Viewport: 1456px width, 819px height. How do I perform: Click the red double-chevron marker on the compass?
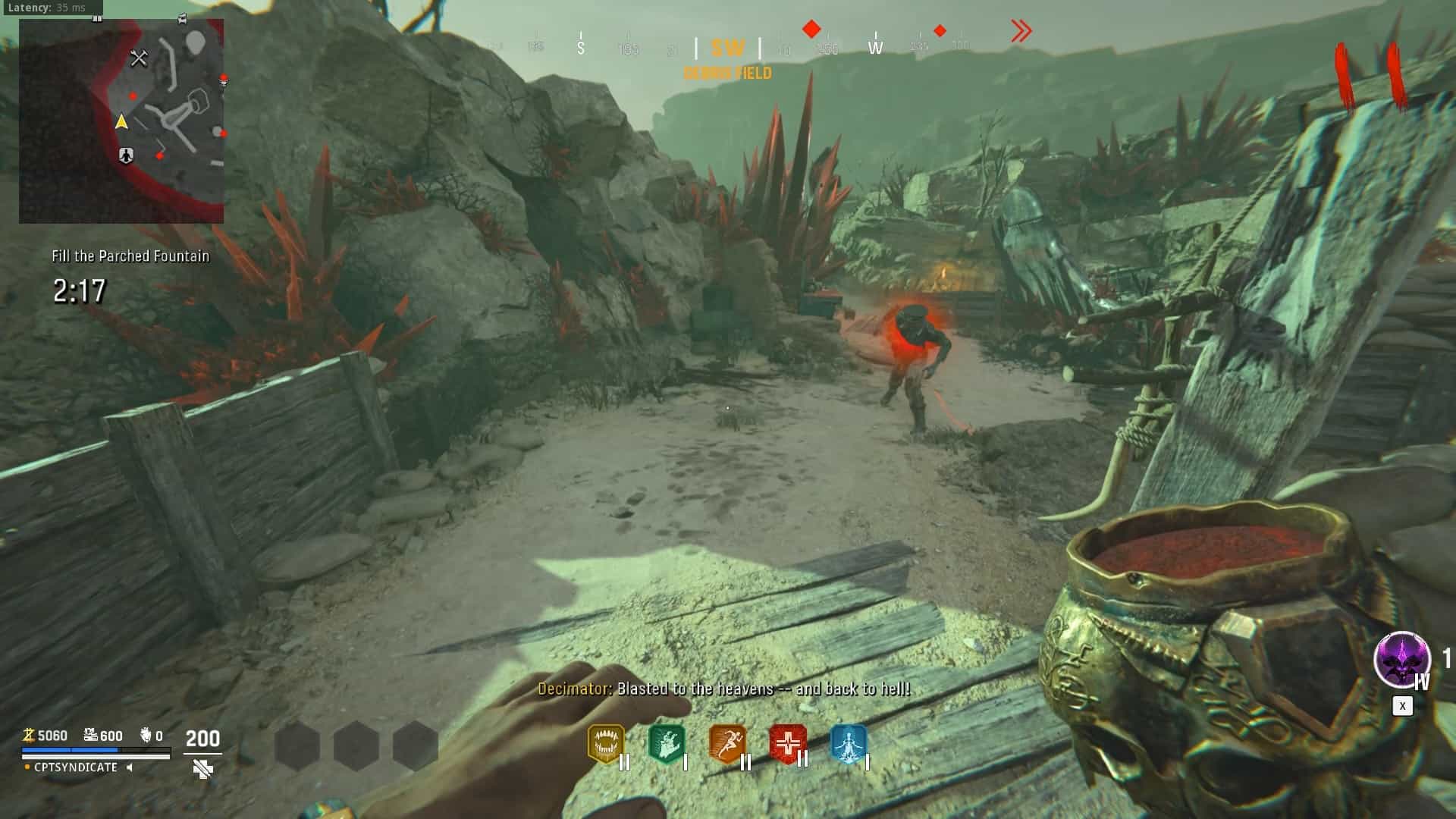click(1021, 31)
